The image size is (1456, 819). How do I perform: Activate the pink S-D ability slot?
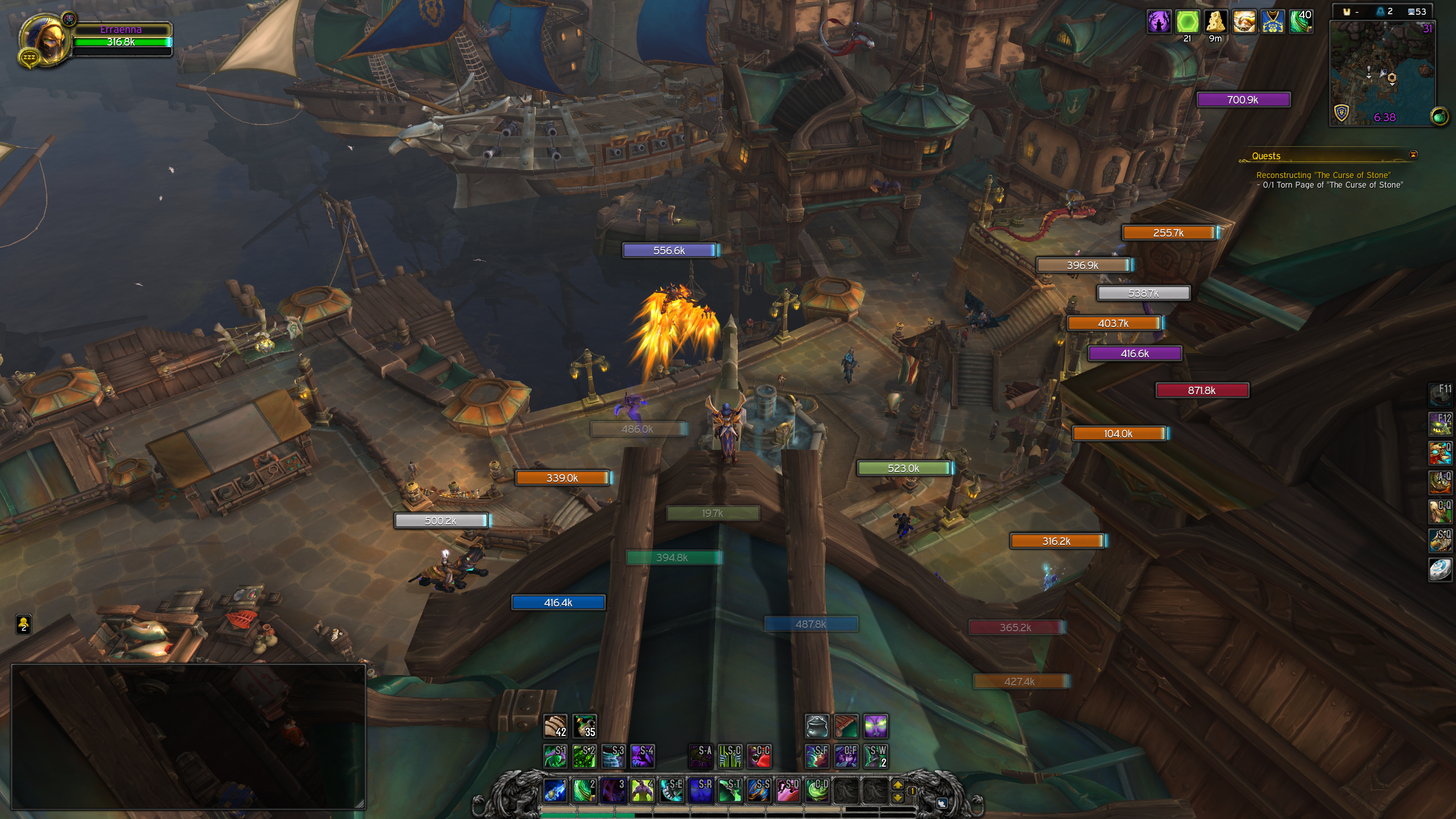click(788, 790)
